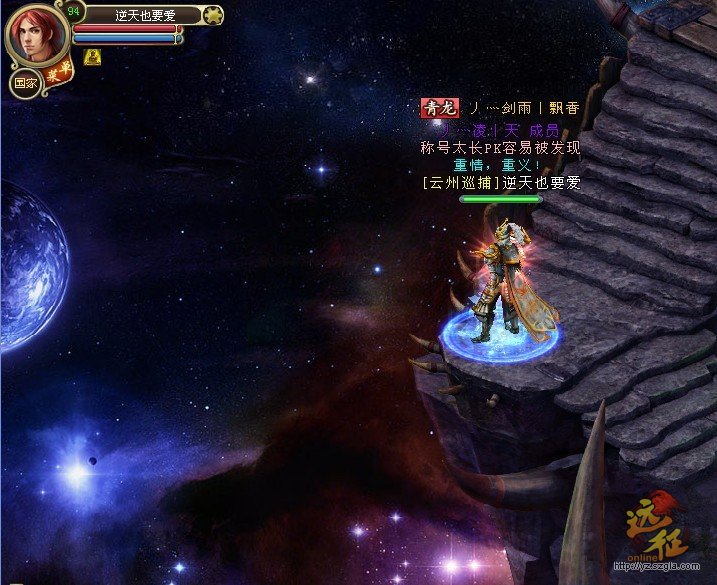Click the gold star button beside the name

point(213,15)
